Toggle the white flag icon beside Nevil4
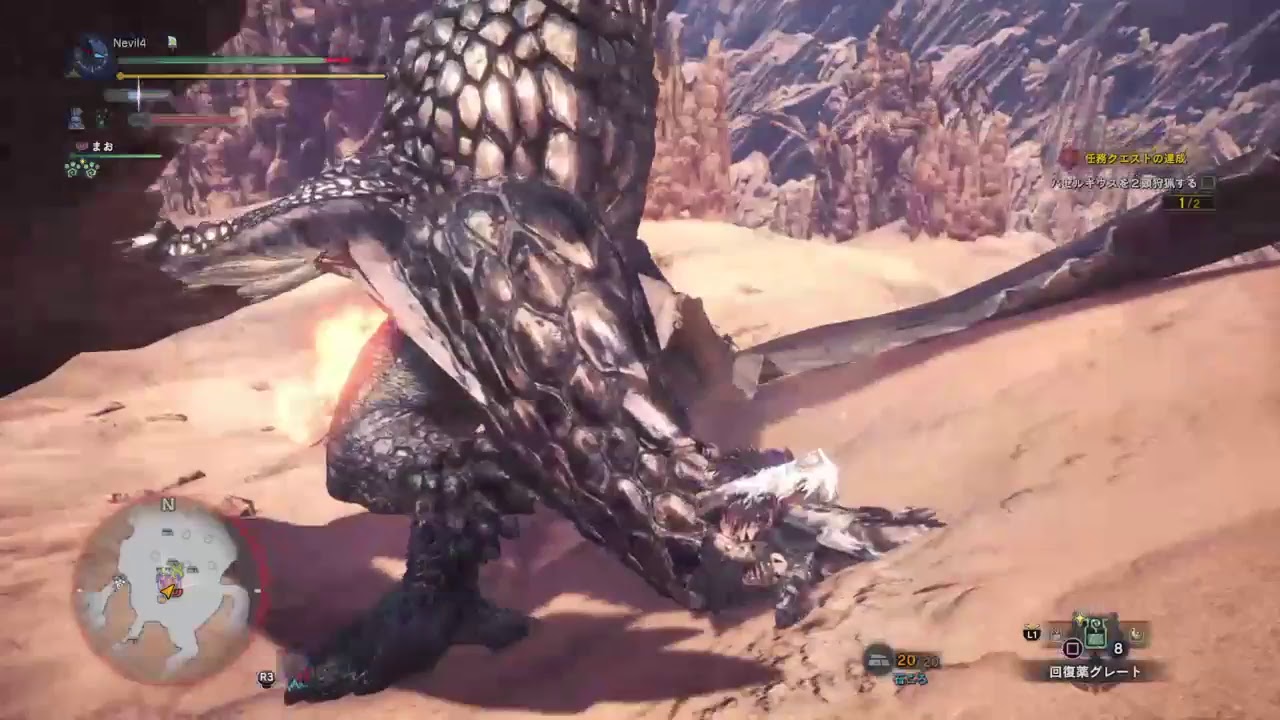This screenshot has height=720, width=1280. click(171, 42)
